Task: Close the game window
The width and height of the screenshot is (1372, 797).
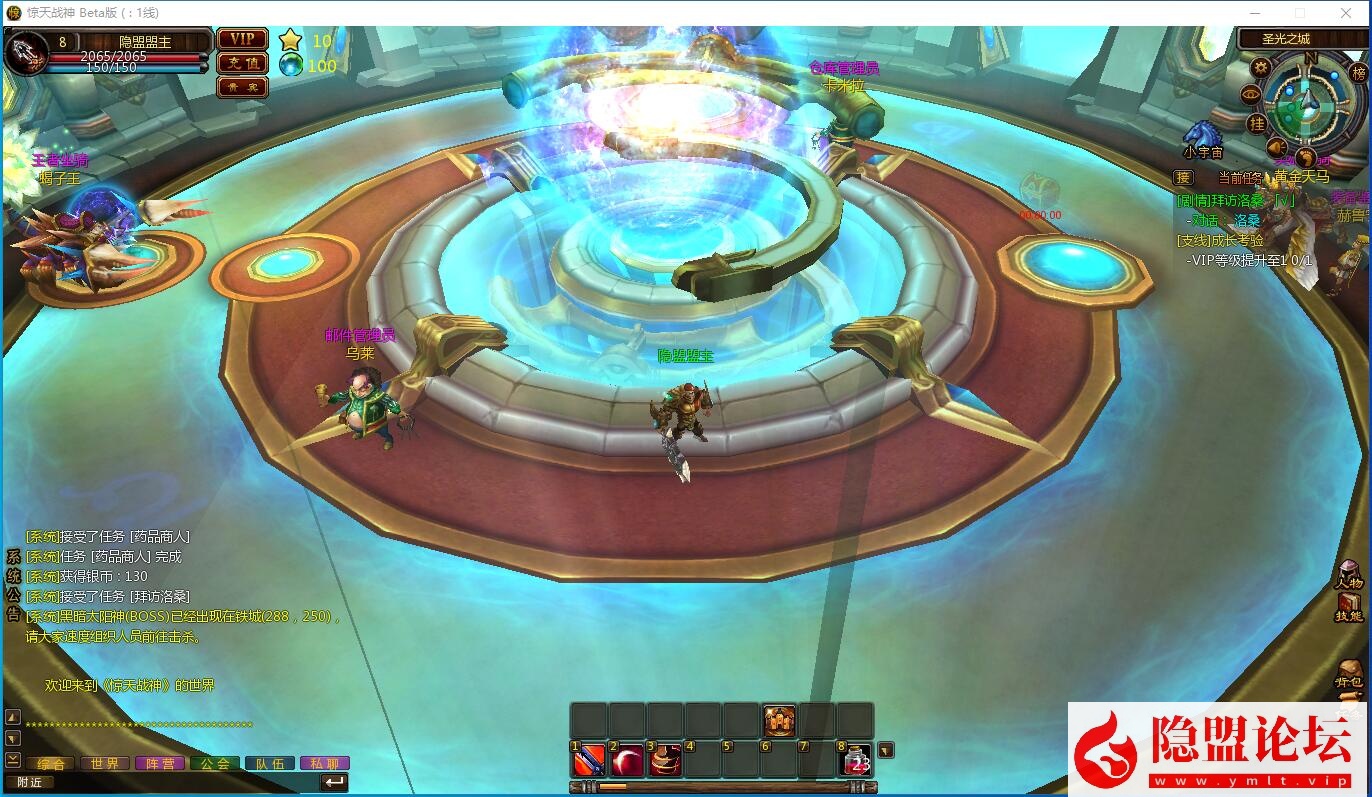Action: pos(1346,13)
